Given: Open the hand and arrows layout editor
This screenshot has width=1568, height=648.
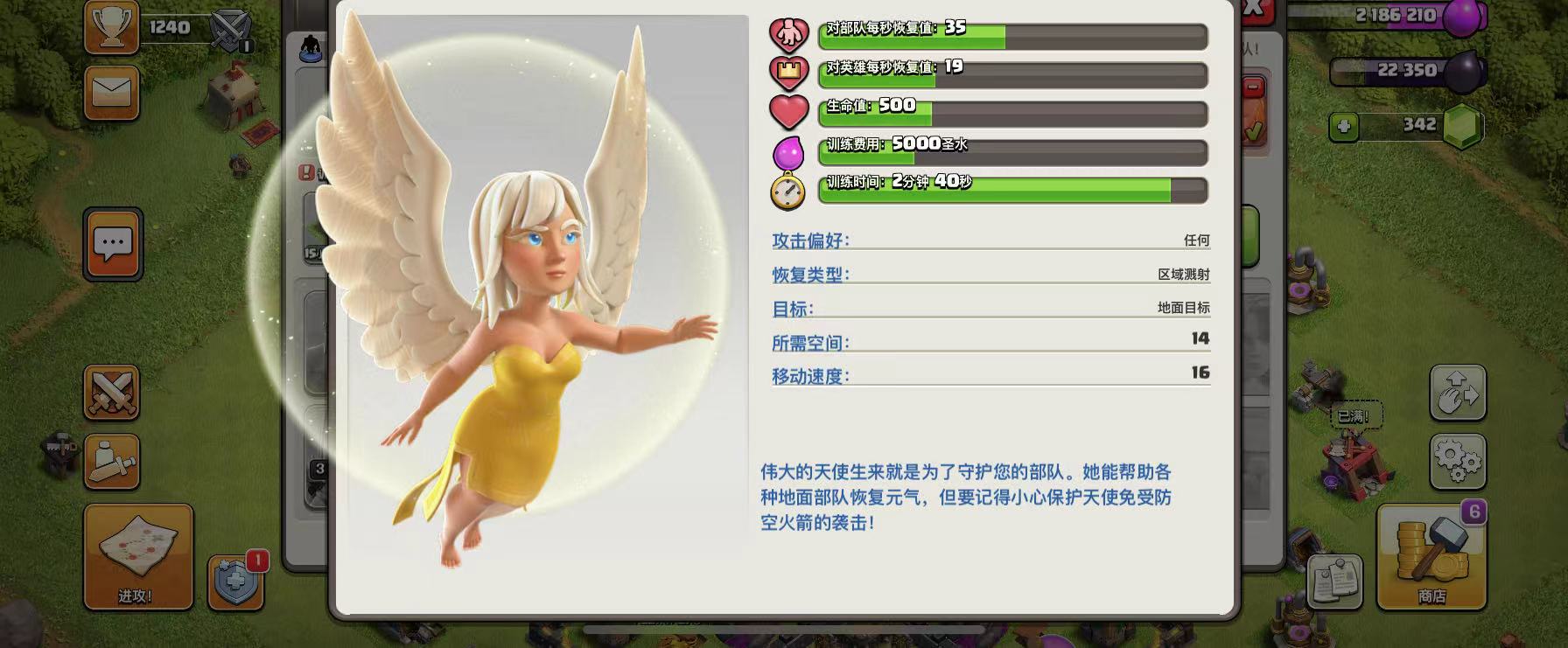Looking at the screenshot, I should pyautogui.click(x=1458, y=393).
